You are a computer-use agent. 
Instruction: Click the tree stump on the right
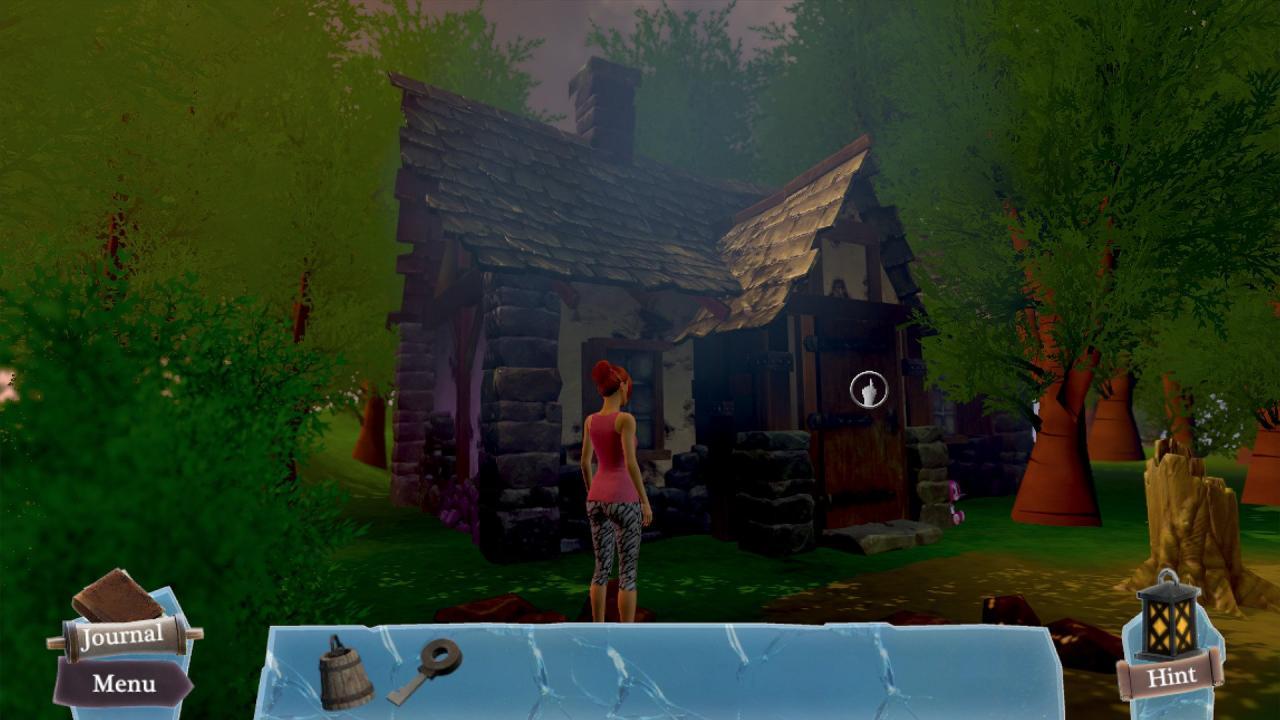1185,510
